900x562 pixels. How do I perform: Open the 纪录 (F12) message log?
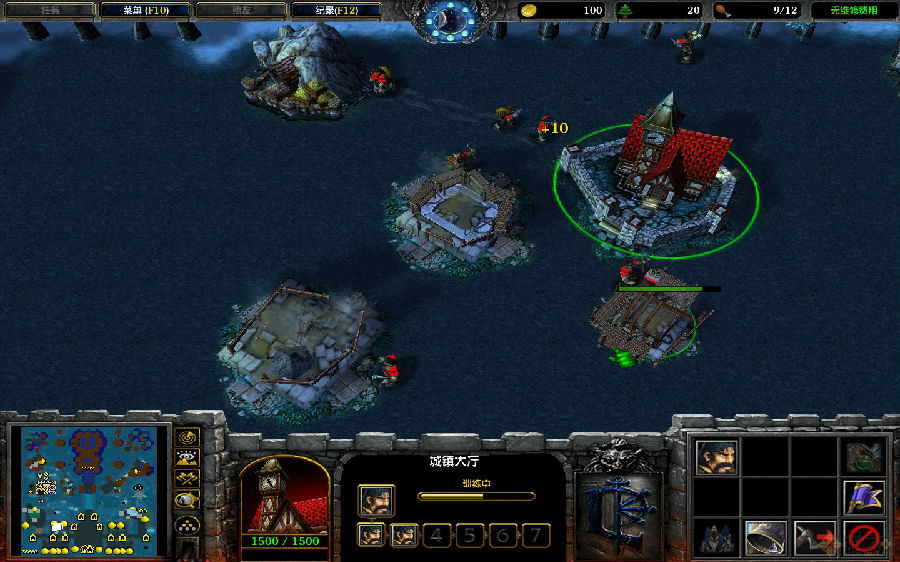[x=335, y=10]
